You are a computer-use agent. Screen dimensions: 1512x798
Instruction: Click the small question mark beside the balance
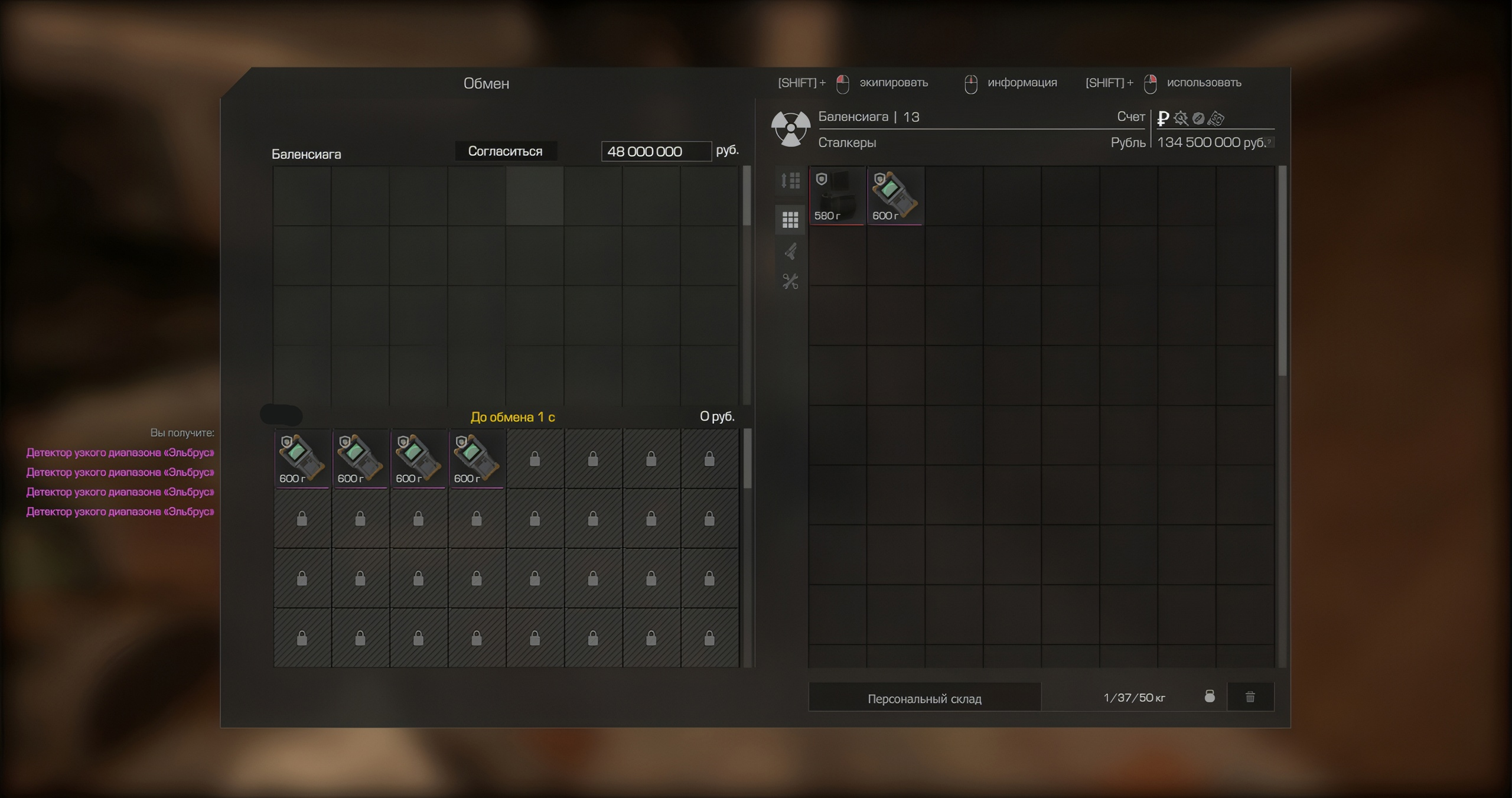pos(1269,142)
